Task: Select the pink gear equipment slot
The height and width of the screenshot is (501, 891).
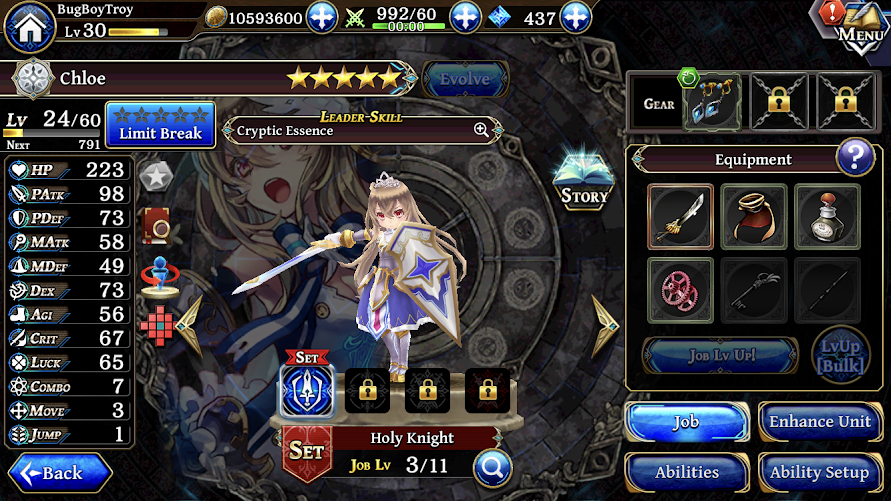Action: point(680,290)
